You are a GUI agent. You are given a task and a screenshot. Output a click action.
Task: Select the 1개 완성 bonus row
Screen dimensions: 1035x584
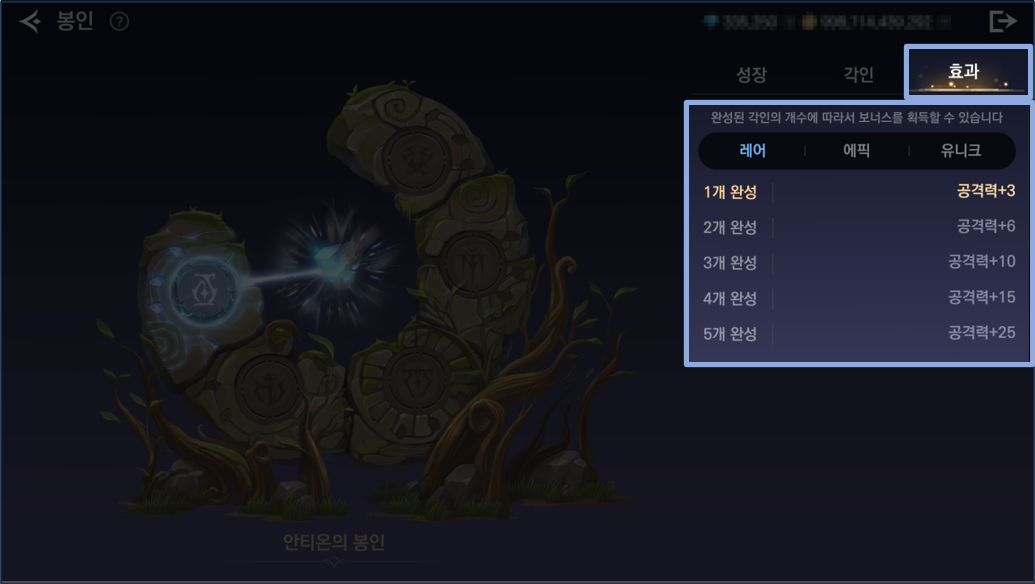(x=858, y=191)
